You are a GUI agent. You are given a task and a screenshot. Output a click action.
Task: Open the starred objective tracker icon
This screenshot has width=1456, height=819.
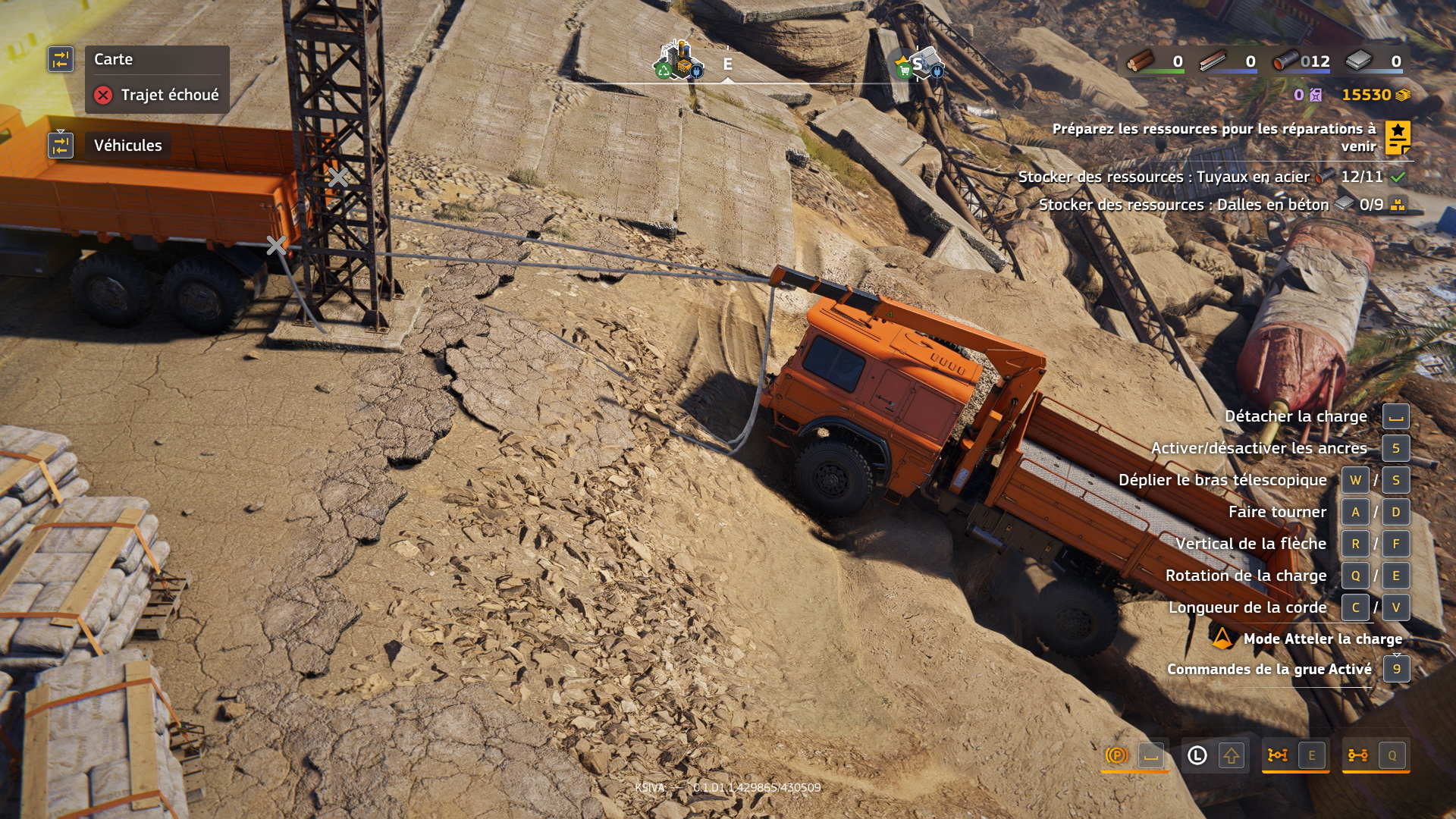pyautogui.click(x=1398, y=138)
